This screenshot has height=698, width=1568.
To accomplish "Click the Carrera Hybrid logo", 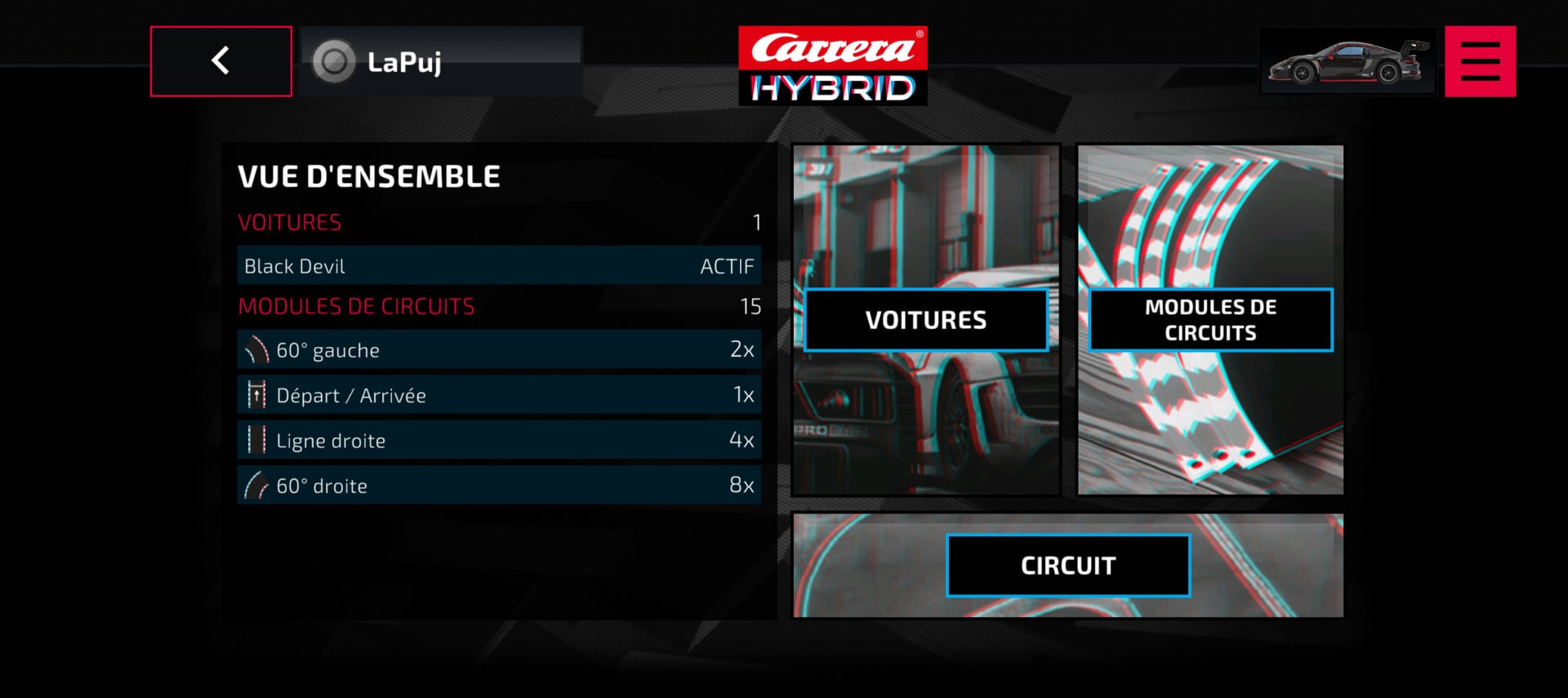I will pyautogui.click(x=832, y=65).
